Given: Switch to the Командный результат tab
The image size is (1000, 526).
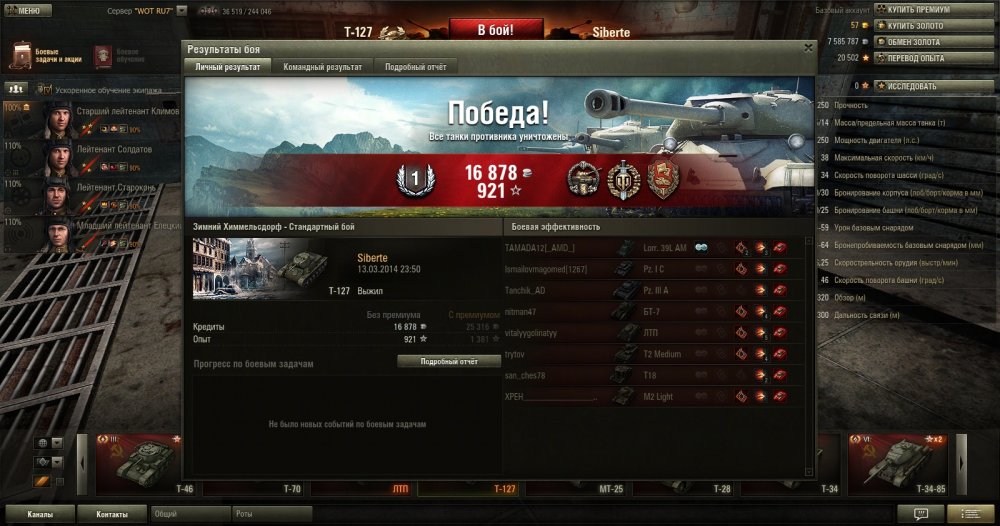Looking at the screenshot, I should coord(322,67).
